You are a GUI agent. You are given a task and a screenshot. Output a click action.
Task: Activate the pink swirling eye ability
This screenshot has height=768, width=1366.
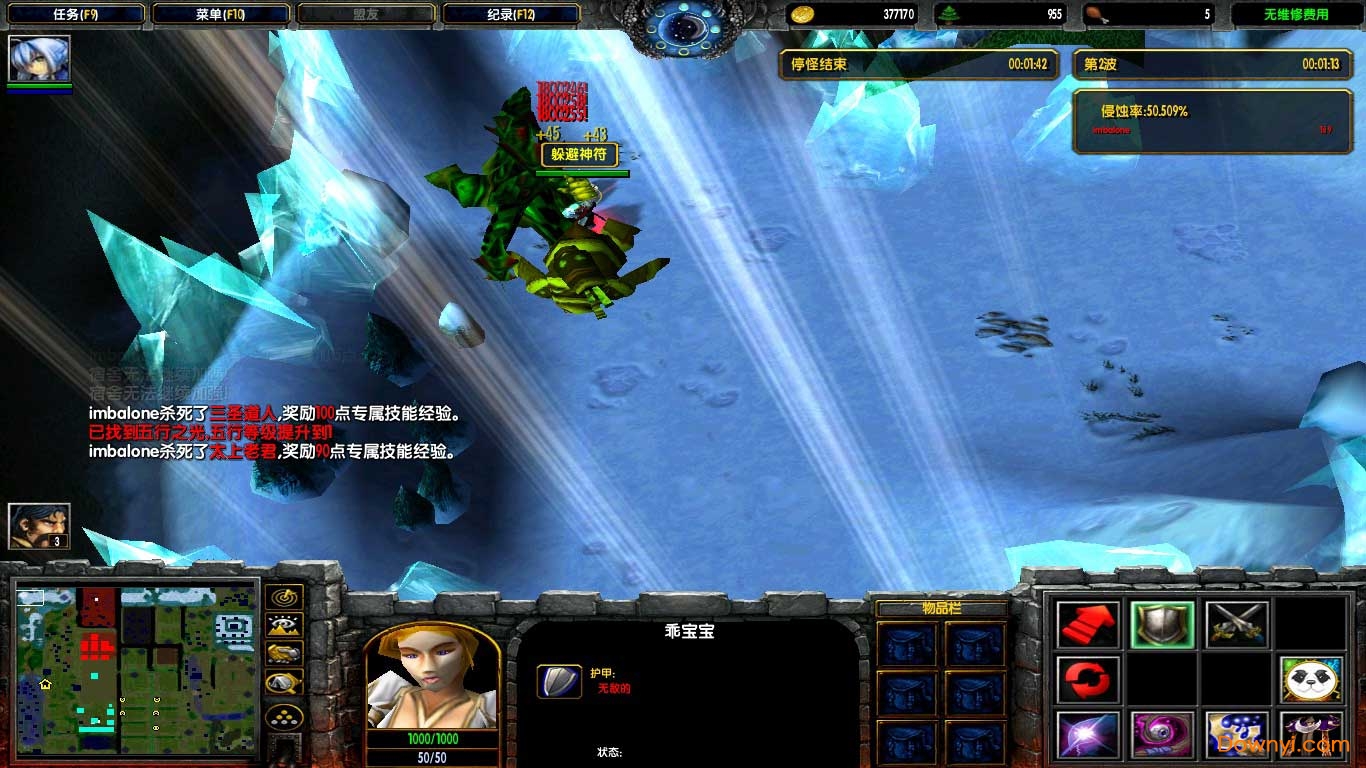click(x=1162, y=735)
